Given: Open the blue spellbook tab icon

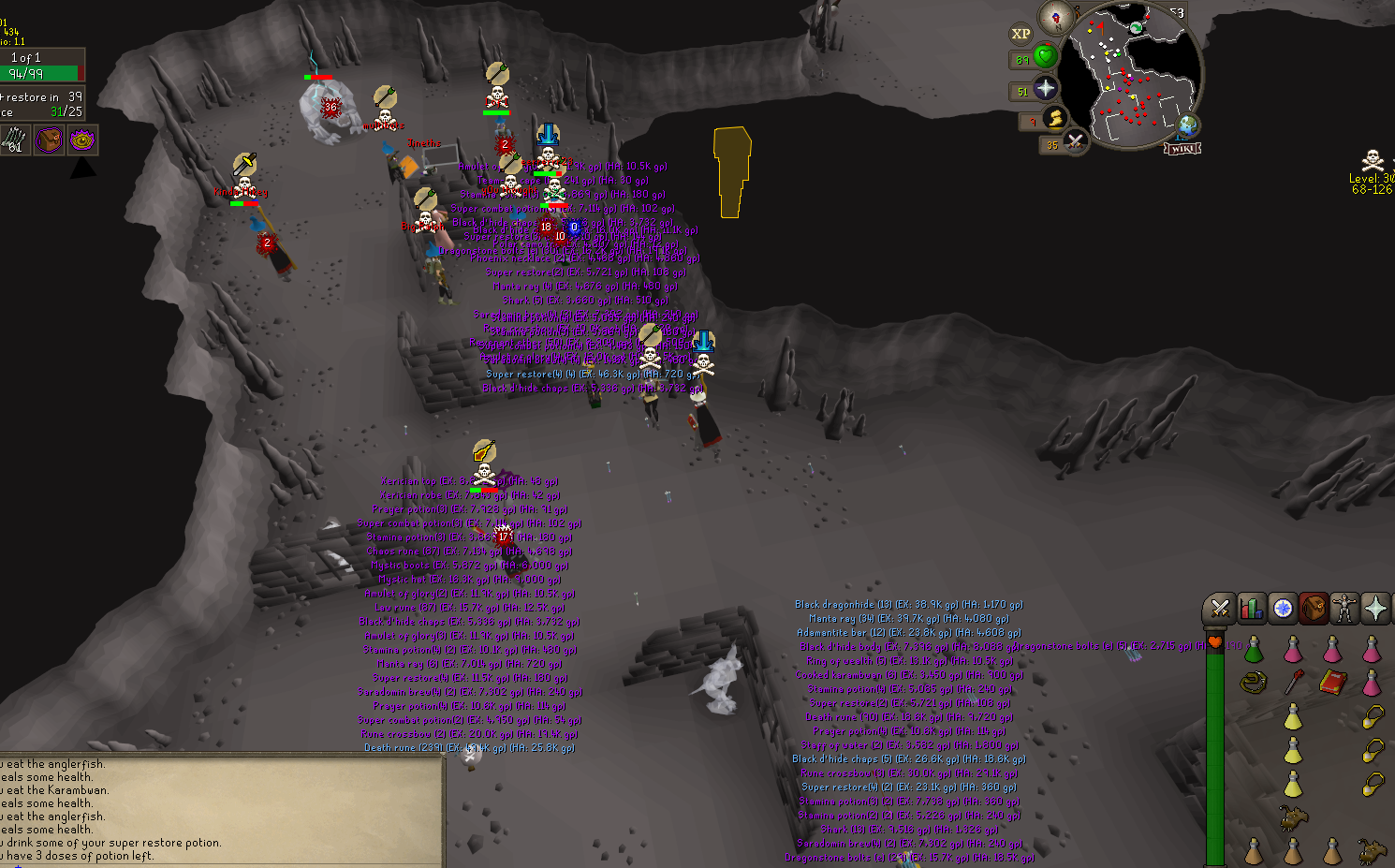Looking at the screenshot, I should point(1281,609).
